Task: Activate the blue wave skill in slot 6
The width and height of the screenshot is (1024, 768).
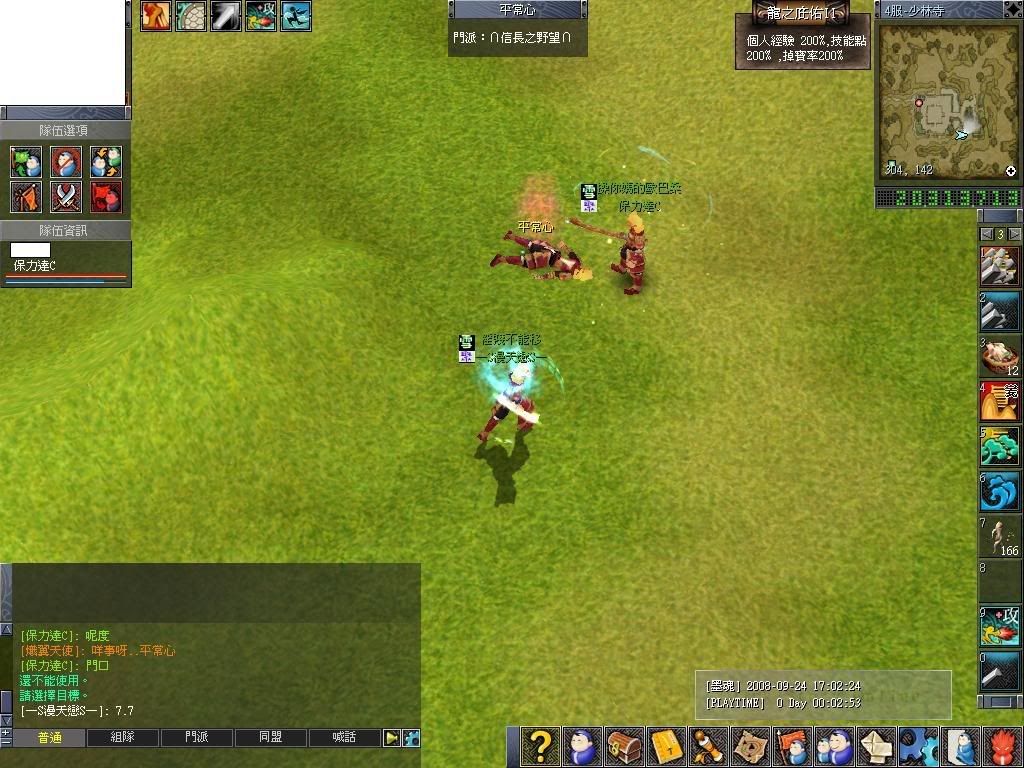Action: click(x=1000, y=492)
